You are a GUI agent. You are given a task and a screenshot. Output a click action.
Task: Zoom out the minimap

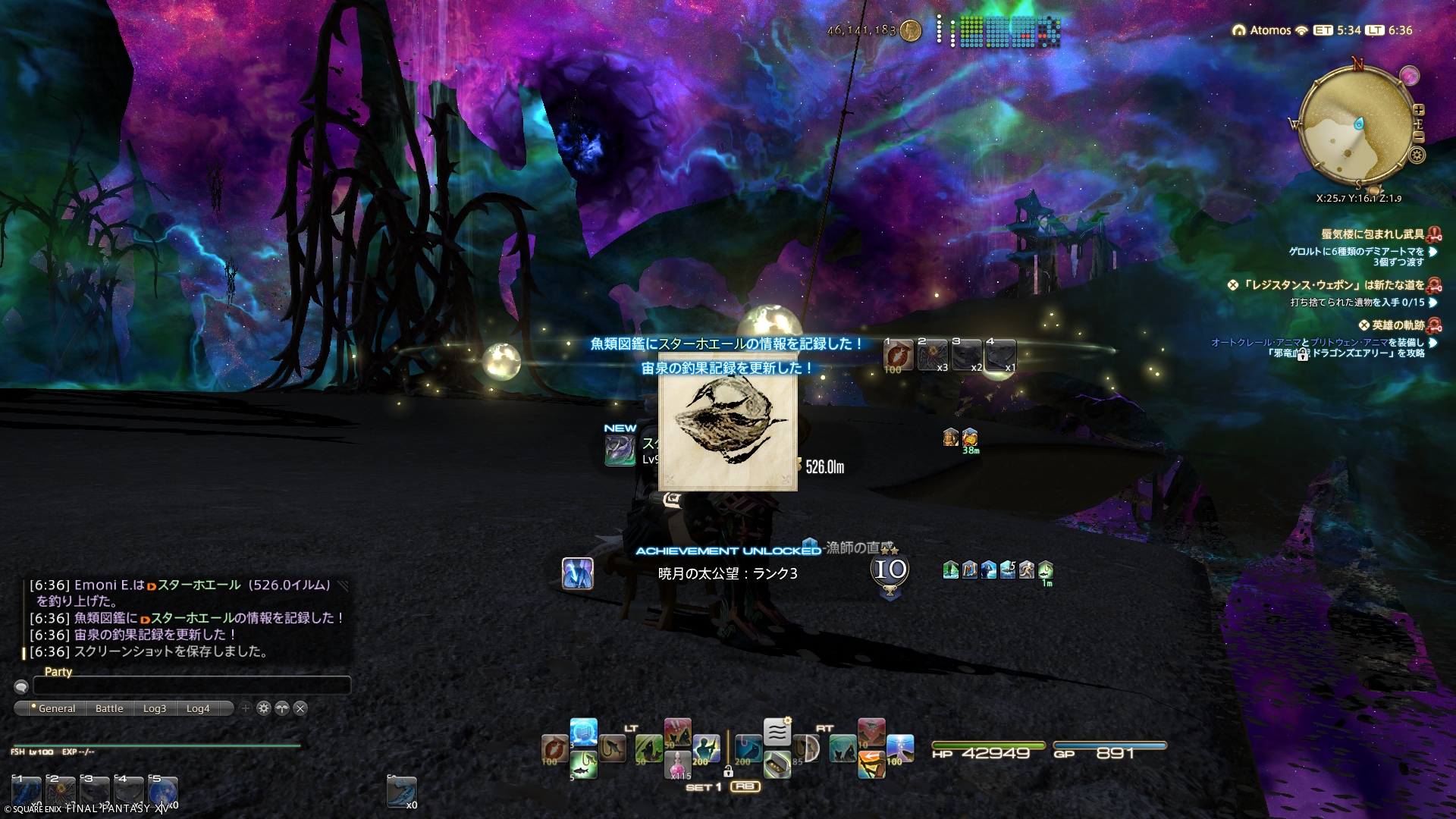click(x=1419, y=137)
